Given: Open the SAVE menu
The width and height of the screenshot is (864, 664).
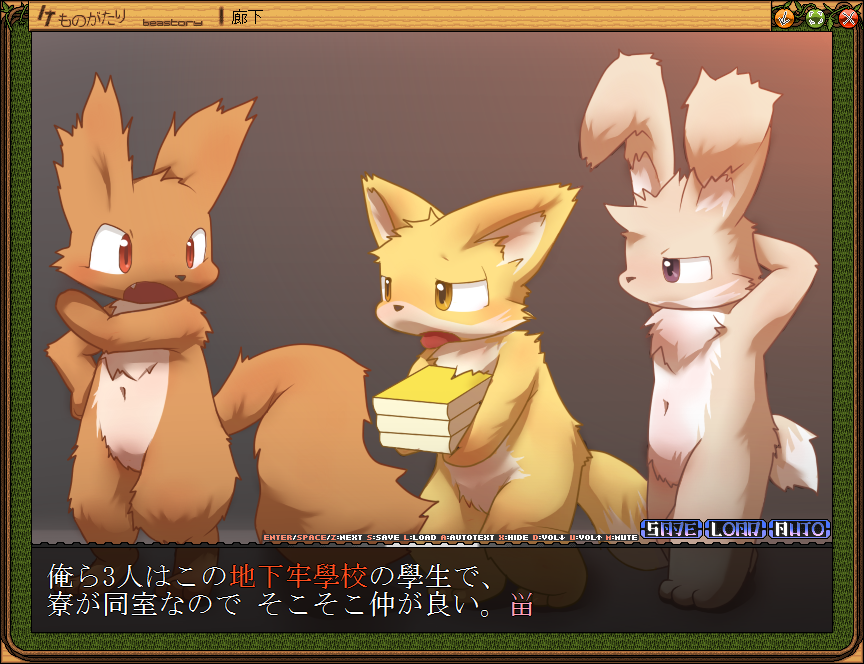Looking at the screenshot, I should [x=671, y=529].
